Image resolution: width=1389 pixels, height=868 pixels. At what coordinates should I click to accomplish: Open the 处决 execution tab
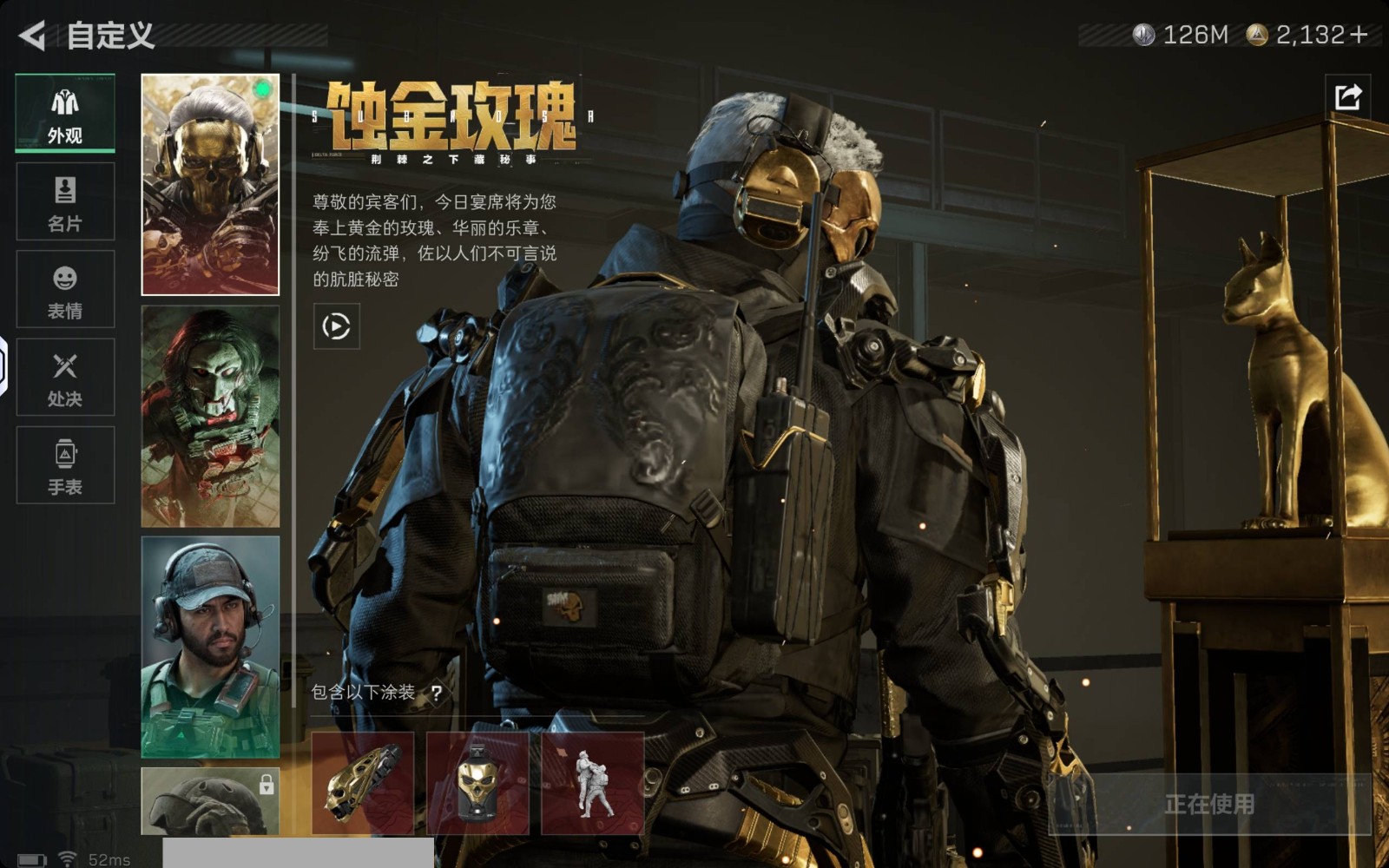(x=65, y=378)
